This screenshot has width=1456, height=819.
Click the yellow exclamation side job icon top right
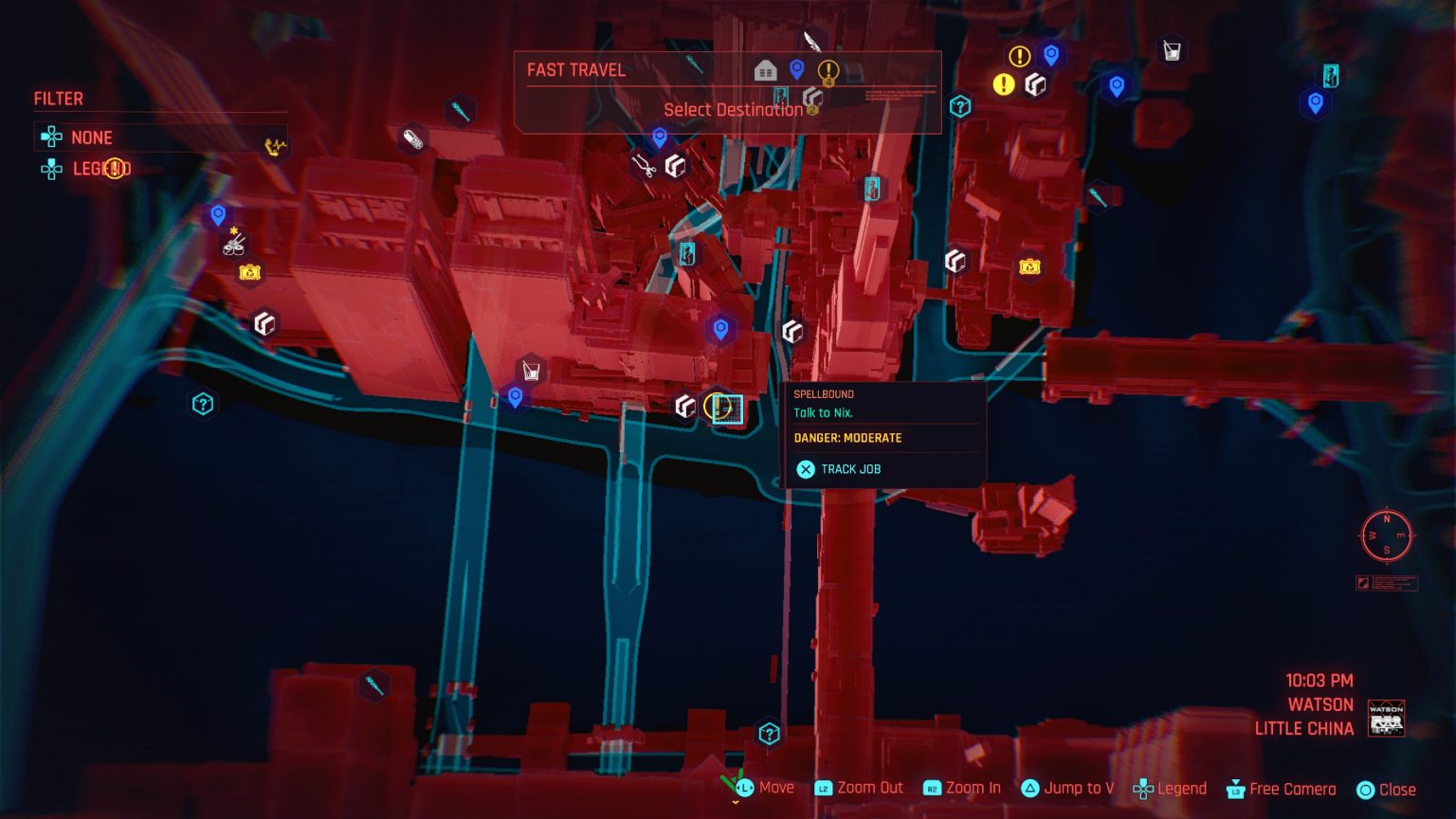tap(1003, 85)
